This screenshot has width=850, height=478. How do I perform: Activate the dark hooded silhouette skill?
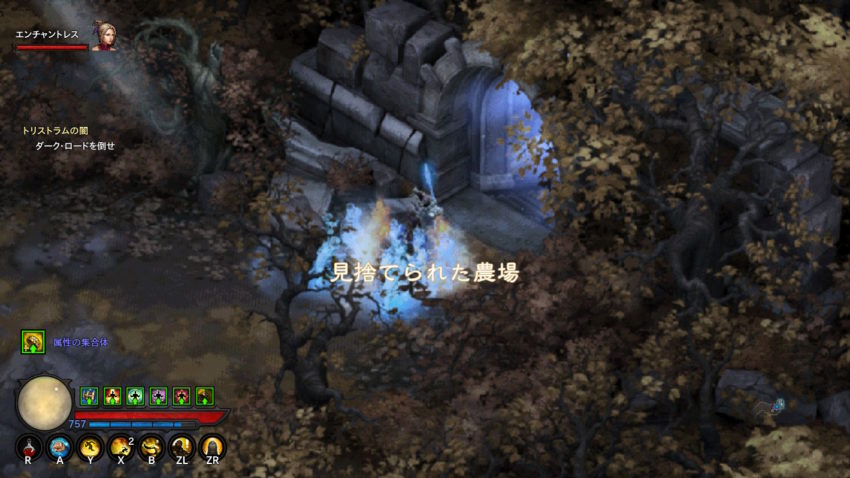tap(211, 447)
